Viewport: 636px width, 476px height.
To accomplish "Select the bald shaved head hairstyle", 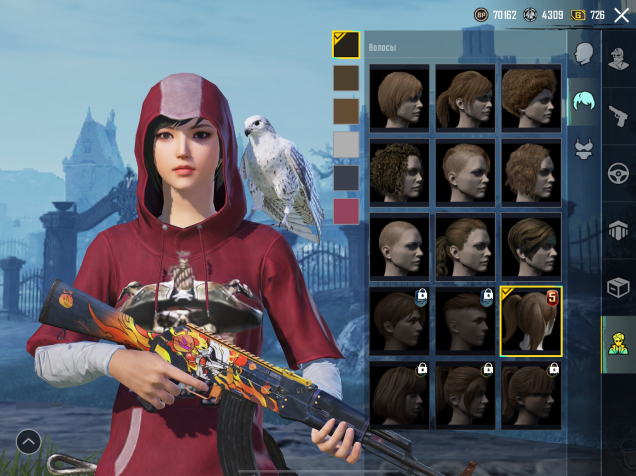I will (x=400, y=247).
